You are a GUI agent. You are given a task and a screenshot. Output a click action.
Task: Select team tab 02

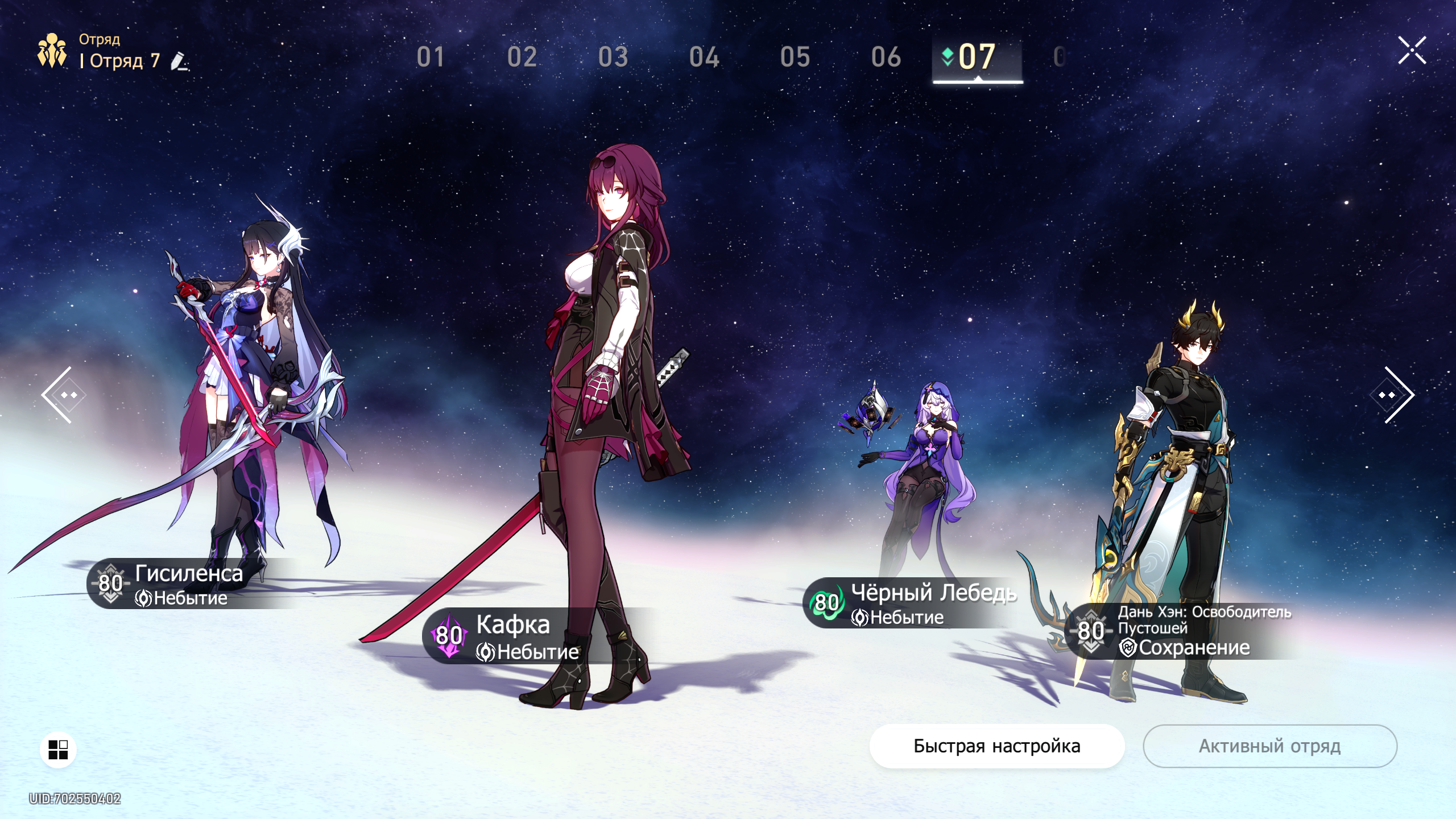click(x=522, y=57)
